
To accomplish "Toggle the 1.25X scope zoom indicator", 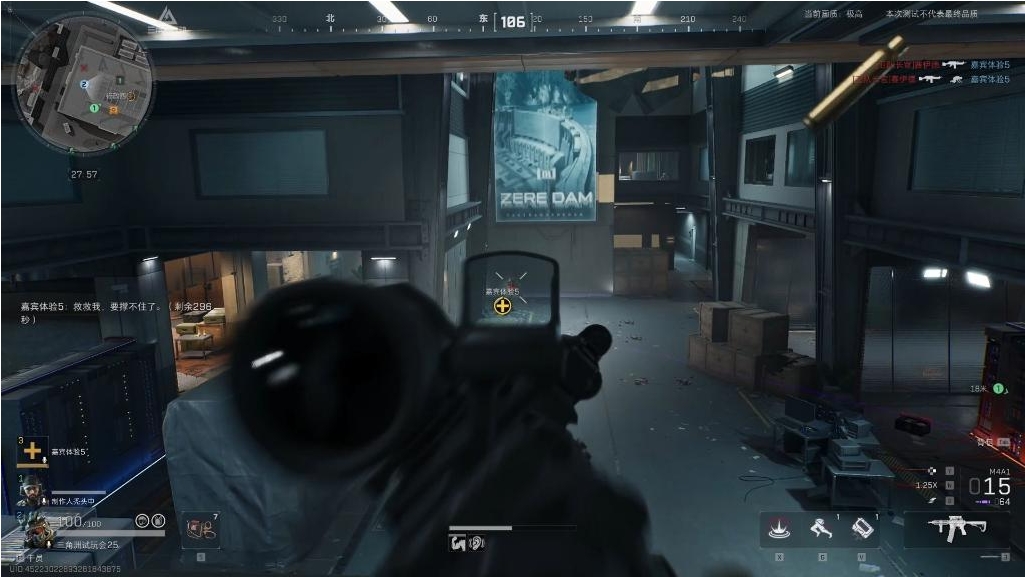I will click(x=927, y=485).
